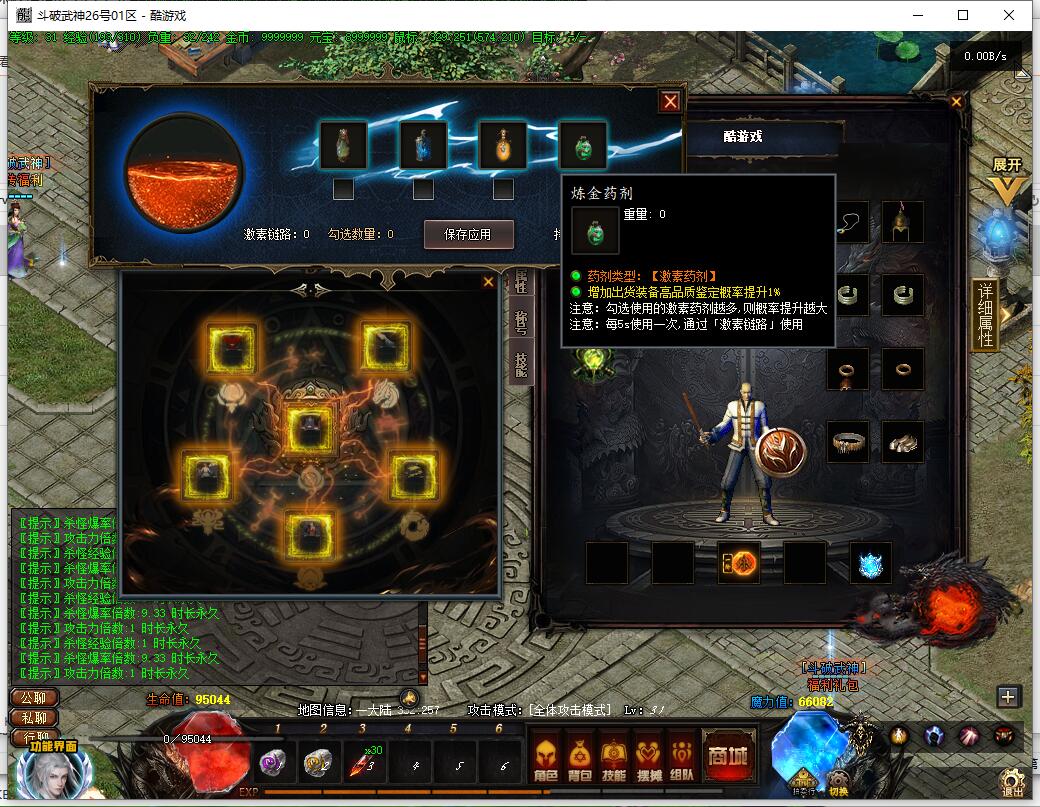Click the 退出 exit gear button
This screenshot has height=807, width=1040.
point(1012,780)
